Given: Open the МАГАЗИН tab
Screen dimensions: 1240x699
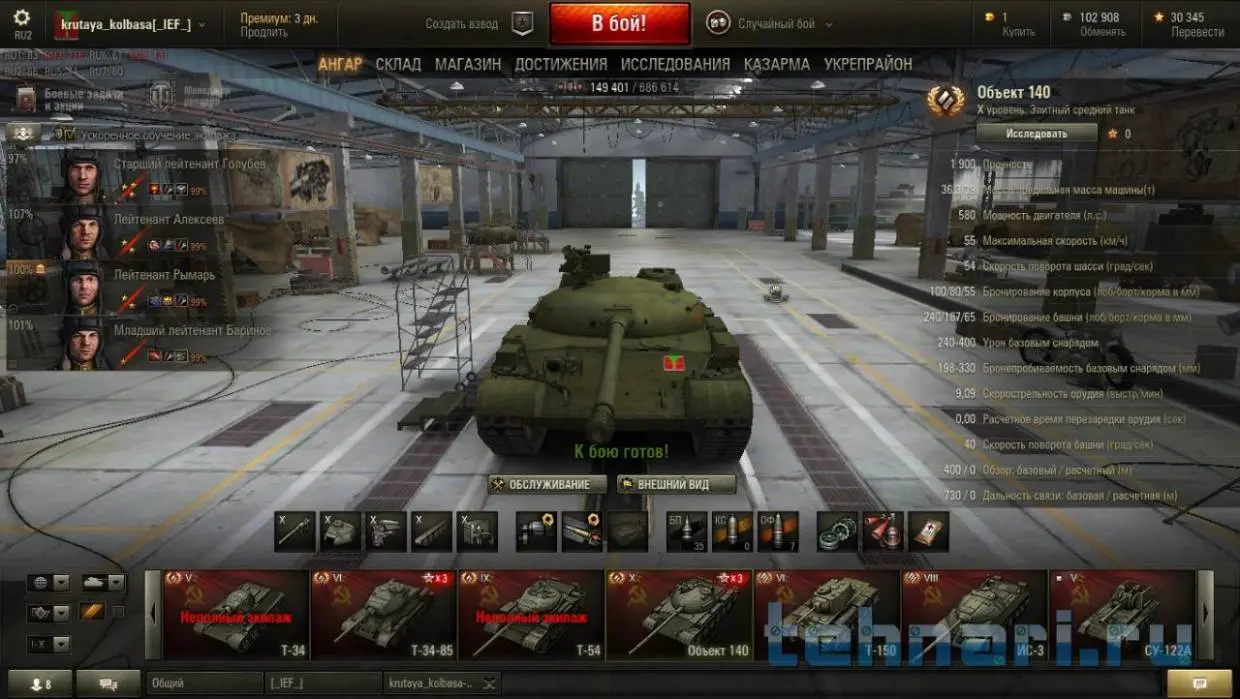Looking at the screenshot, I should [x=467, y=64].
